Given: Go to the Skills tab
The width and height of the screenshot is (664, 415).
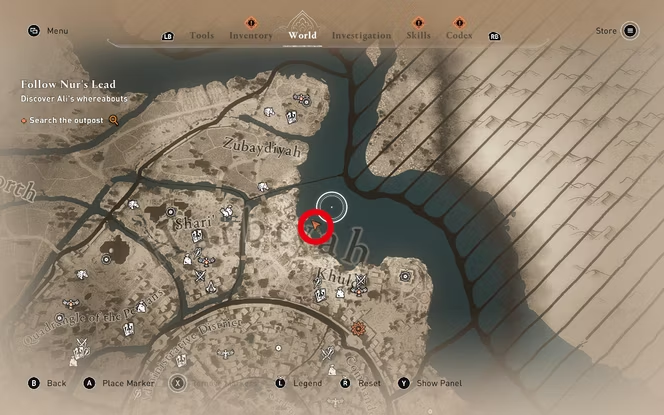Looking at the screenshot, I should tap(418, 36).
